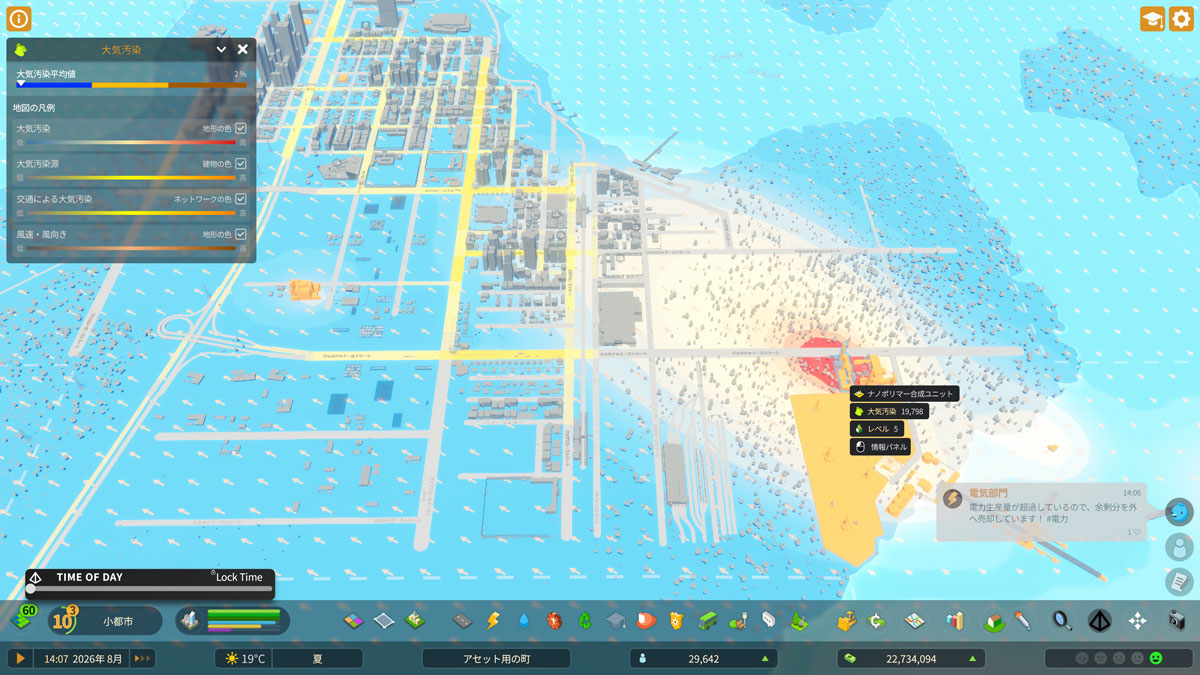Toggle the 大気汚染 地形の色 checkbox
Viewport: 1200px width, 675px height.
(240, 129)
